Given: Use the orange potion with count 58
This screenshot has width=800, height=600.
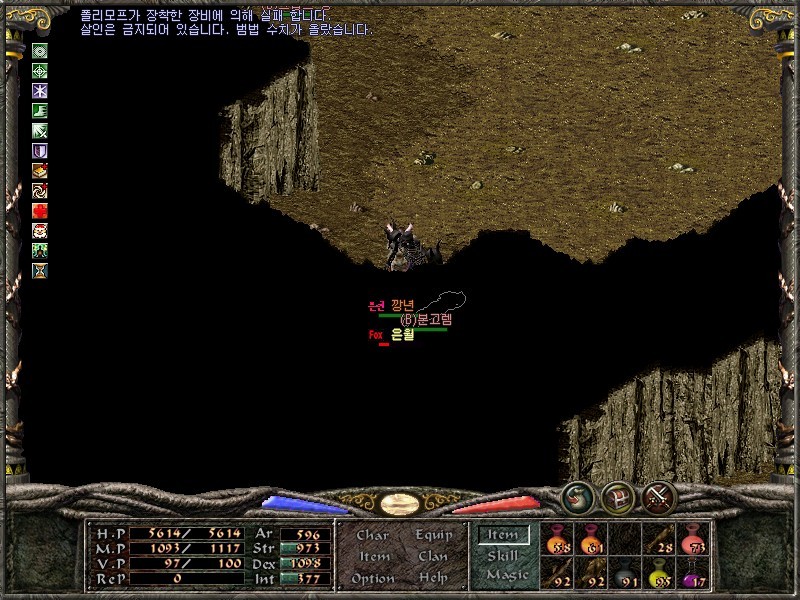Looking at the screenshot, I should 557,539.
